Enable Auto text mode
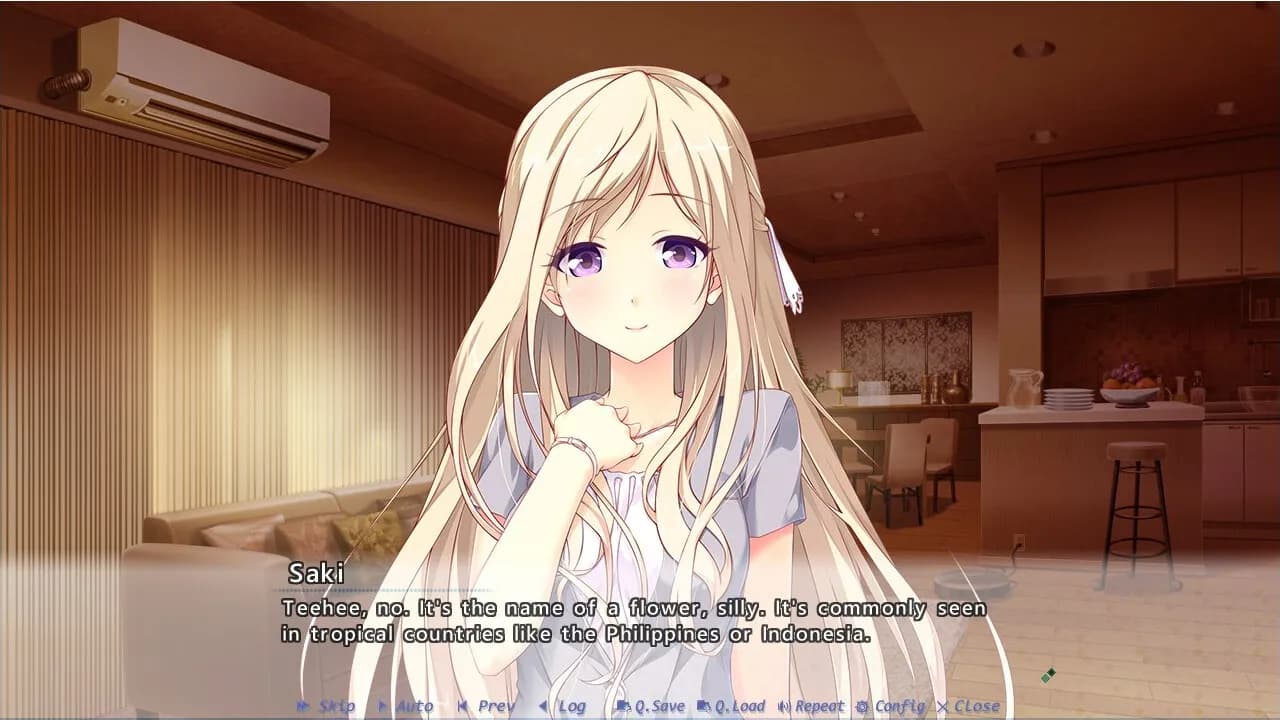The width and height of the screenshot is (1280, 720). (x=412, y=705)
